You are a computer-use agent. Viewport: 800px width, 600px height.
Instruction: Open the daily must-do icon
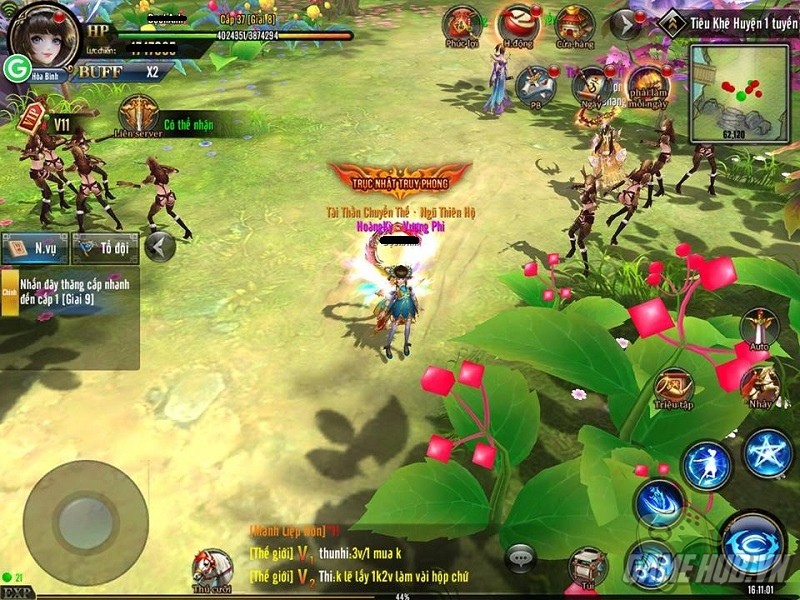coord(648,86)
